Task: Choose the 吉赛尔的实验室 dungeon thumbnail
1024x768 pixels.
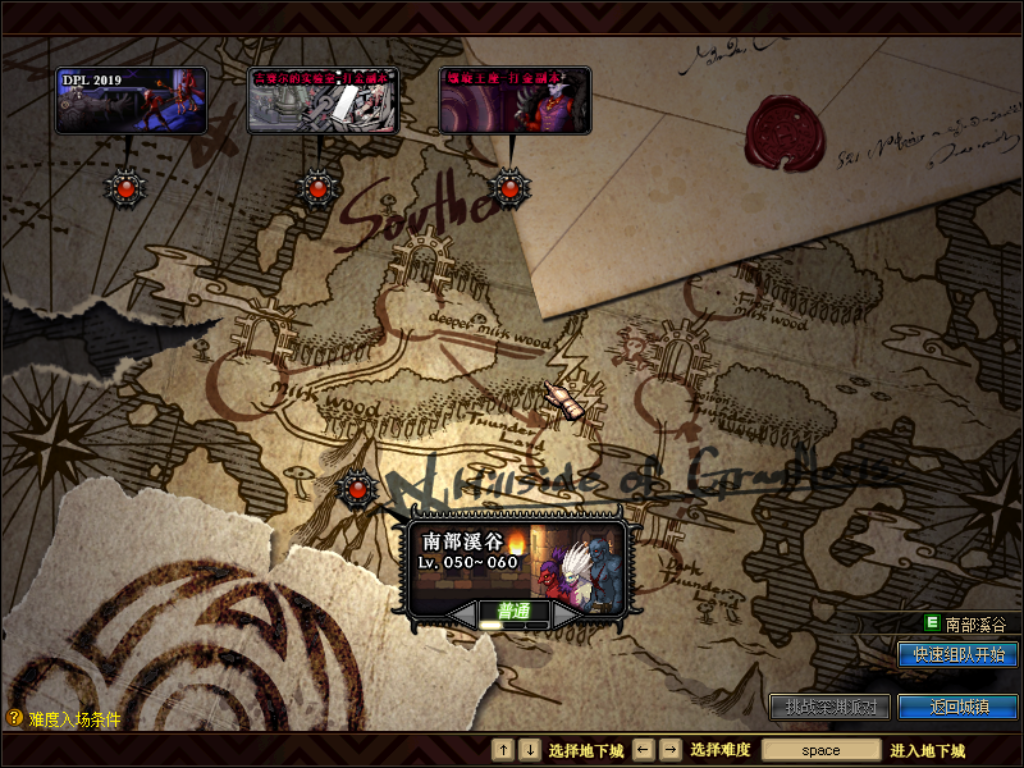Action: pyautogui.click(x=323, y=100)
